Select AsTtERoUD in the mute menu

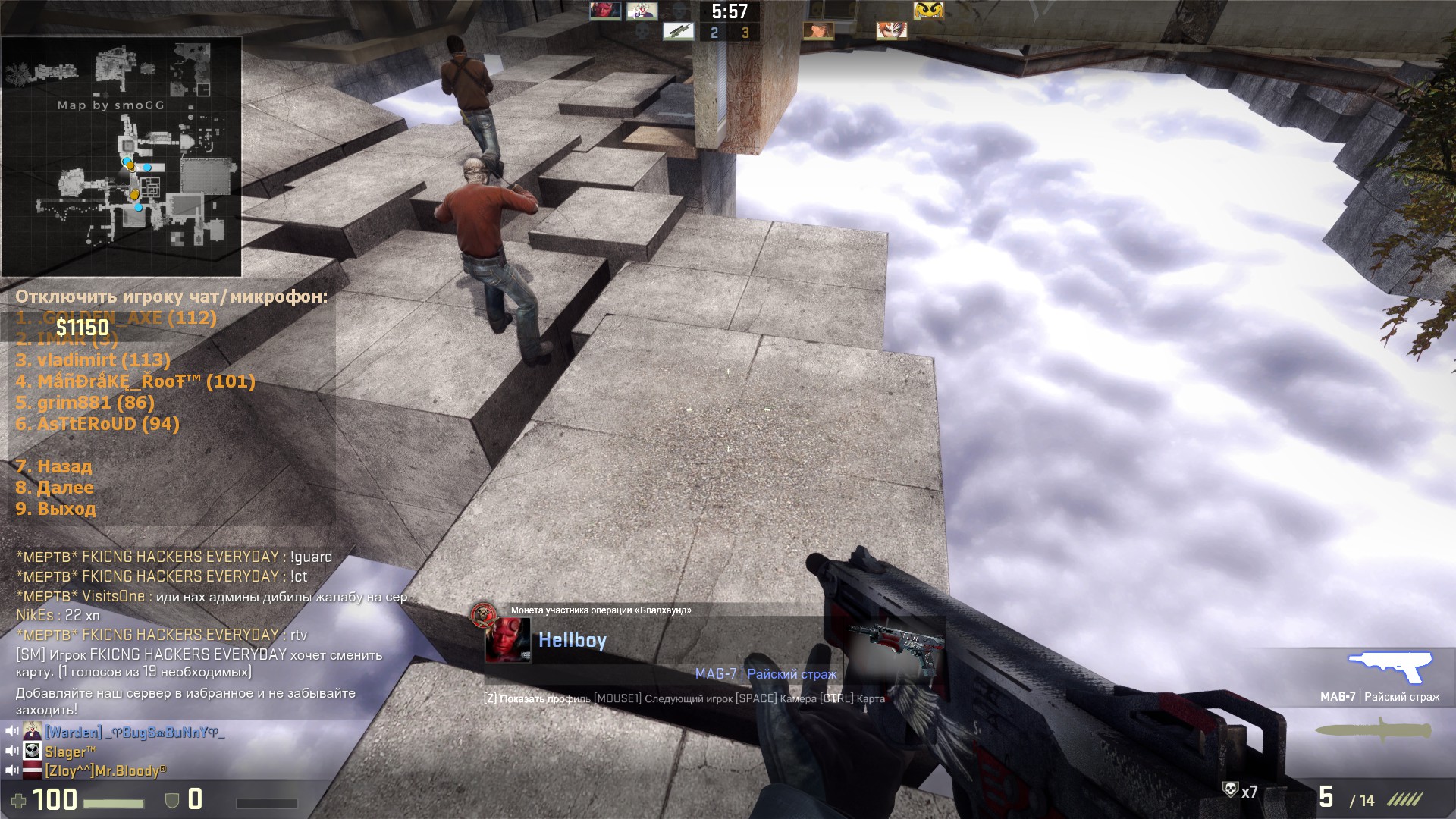pyautogui.click(x=97, y=424)
